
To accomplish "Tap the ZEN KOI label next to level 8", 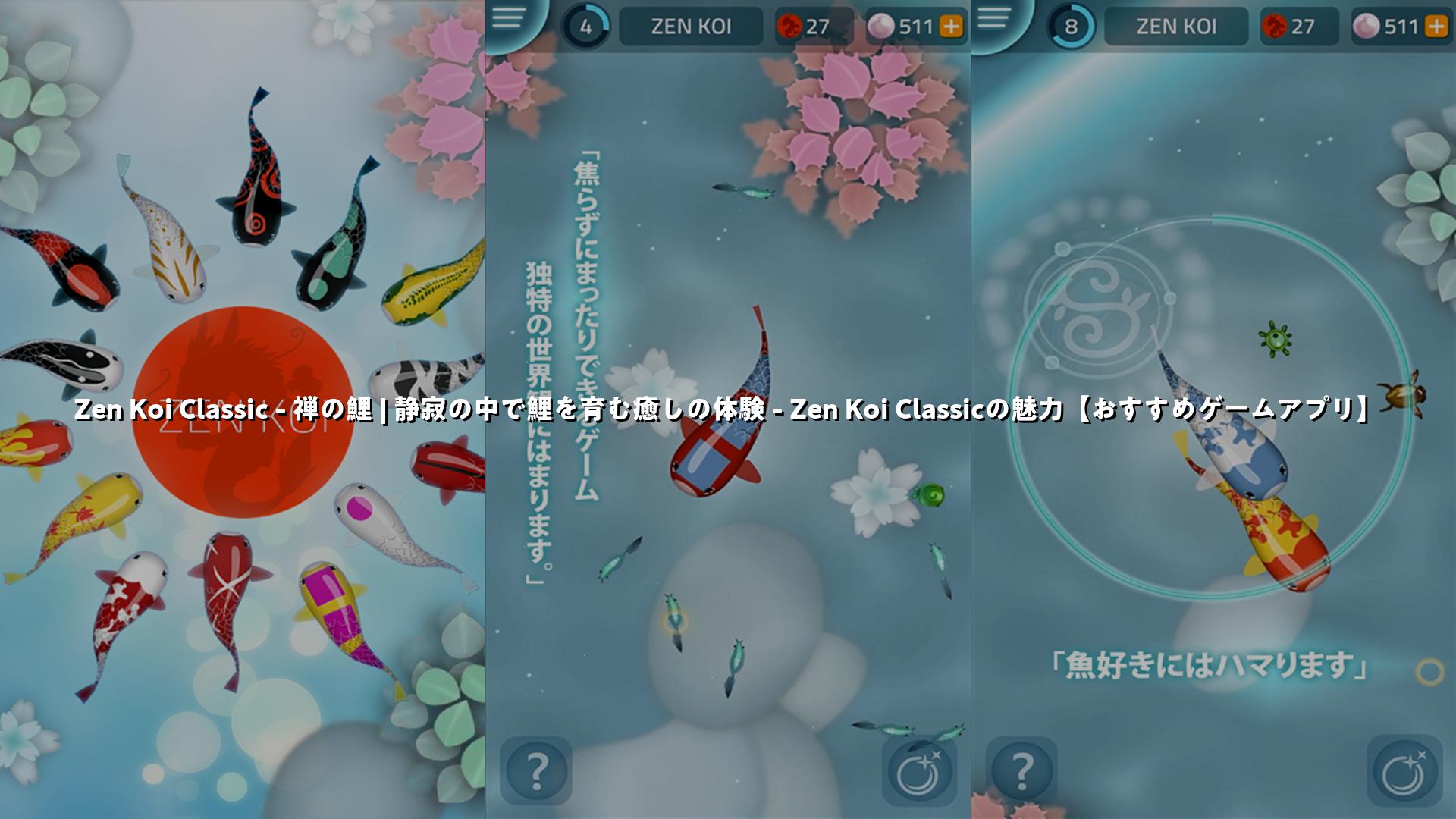I will [1175, 27].
